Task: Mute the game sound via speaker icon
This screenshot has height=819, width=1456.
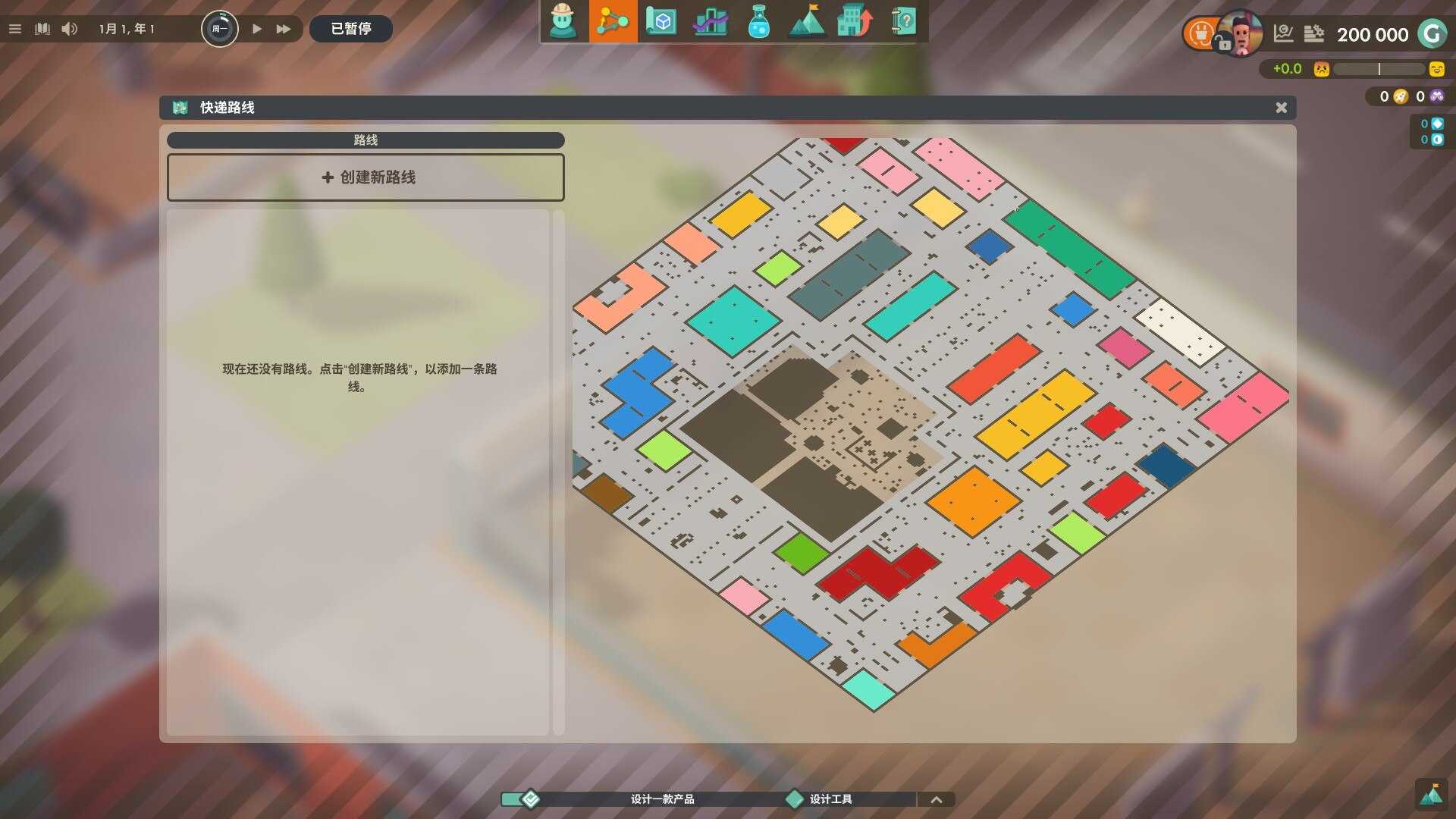Action: [71, 29]
